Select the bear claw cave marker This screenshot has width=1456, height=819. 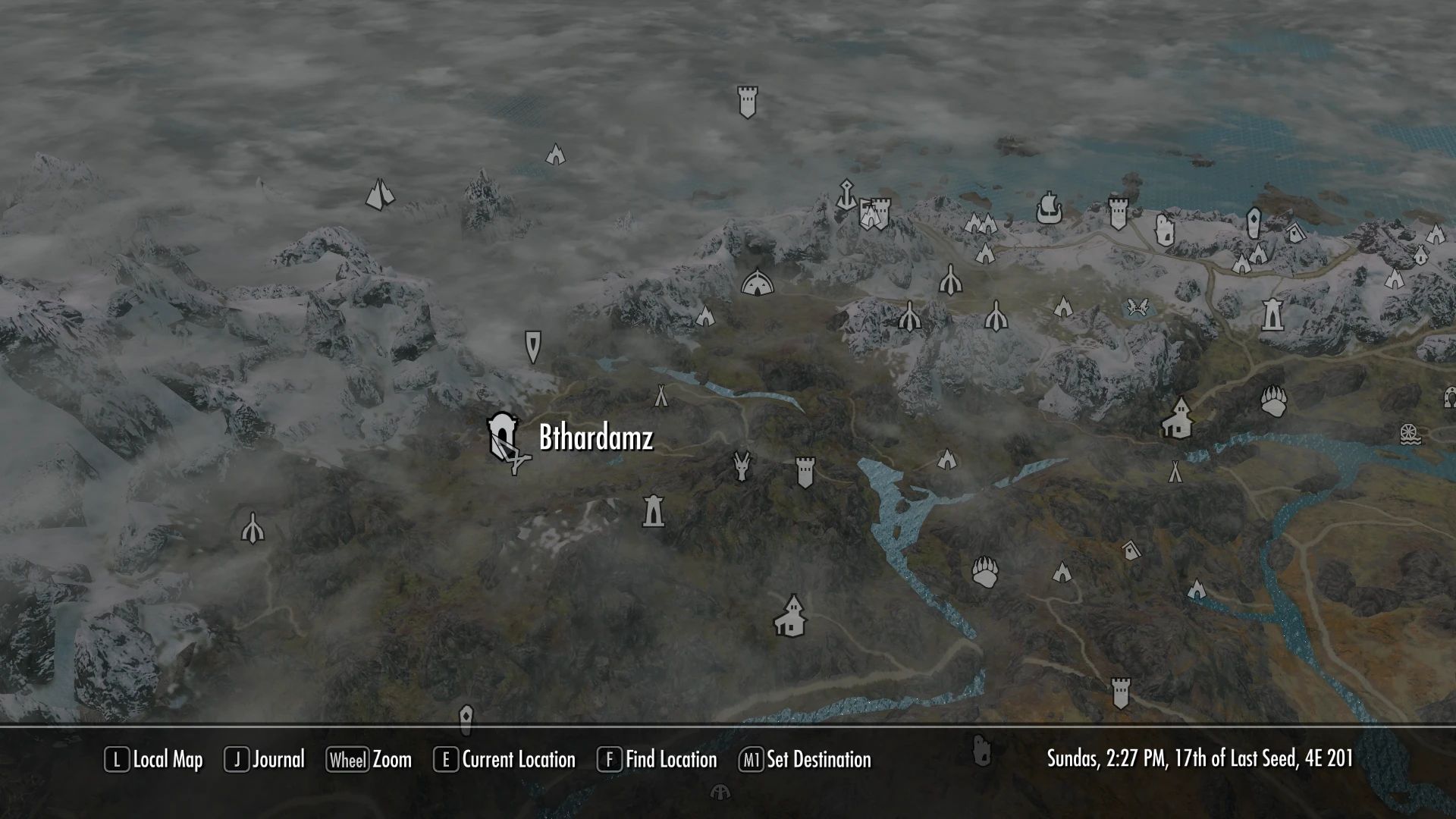coord(1272,400)
